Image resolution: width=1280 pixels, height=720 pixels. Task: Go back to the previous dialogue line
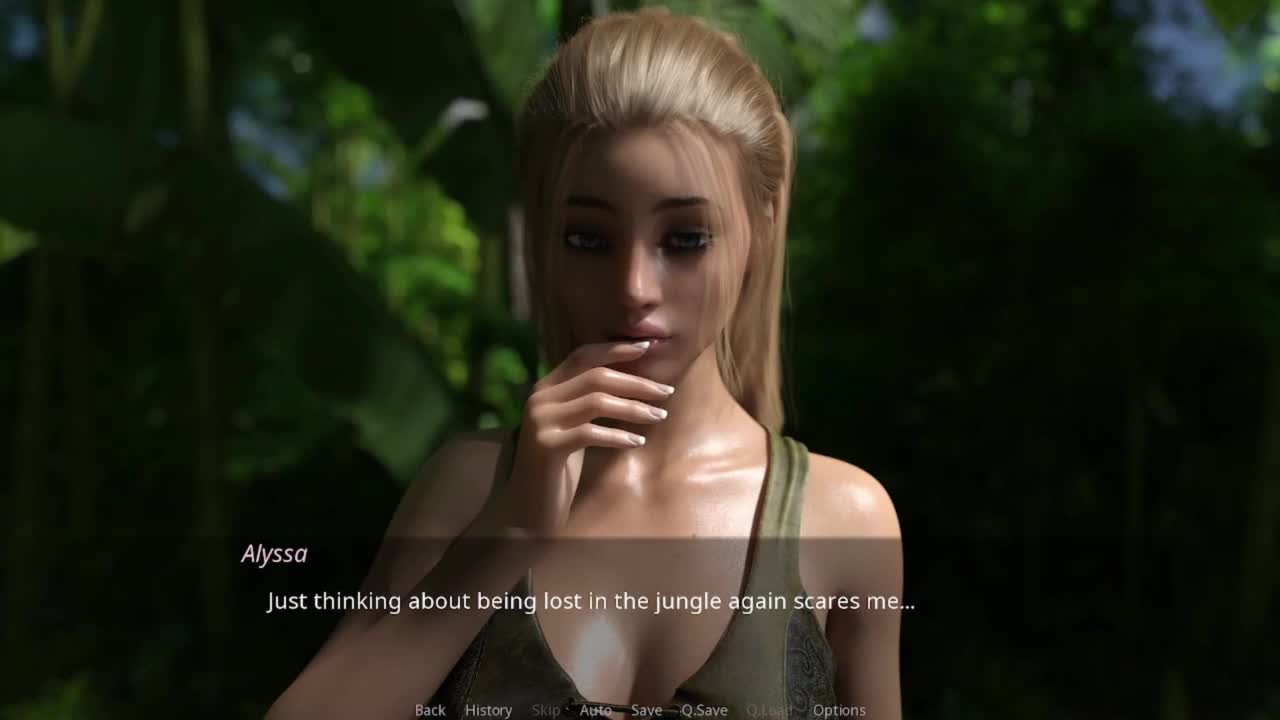point(430,710)
